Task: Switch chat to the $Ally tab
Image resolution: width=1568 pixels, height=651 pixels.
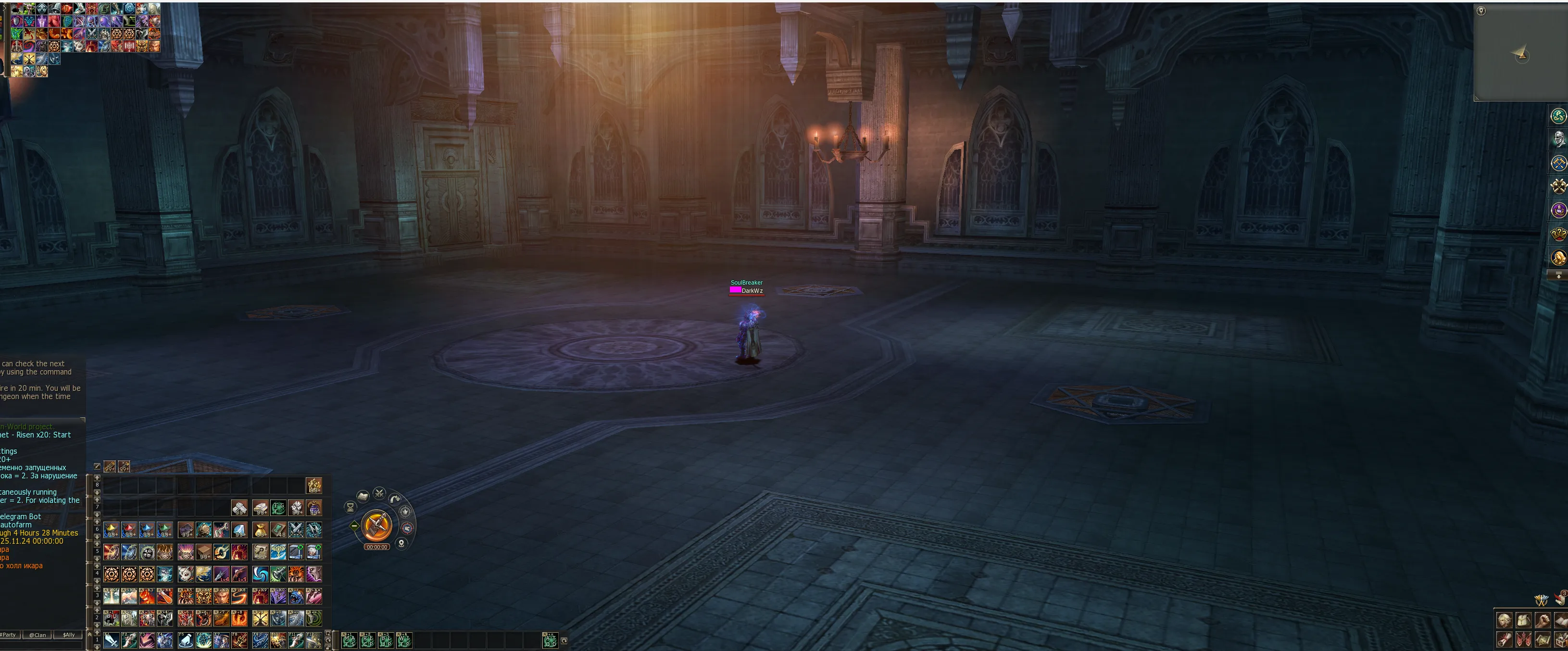Action: [69, 635]
